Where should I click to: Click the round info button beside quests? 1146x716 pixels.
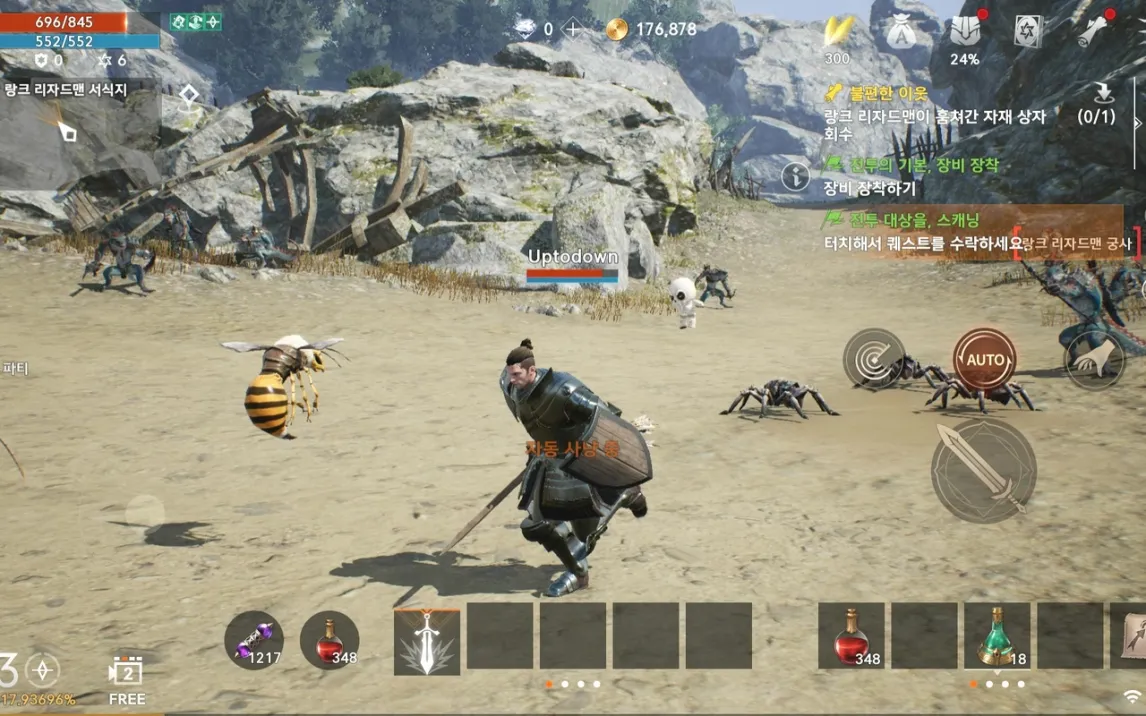(x=796, y=177)
